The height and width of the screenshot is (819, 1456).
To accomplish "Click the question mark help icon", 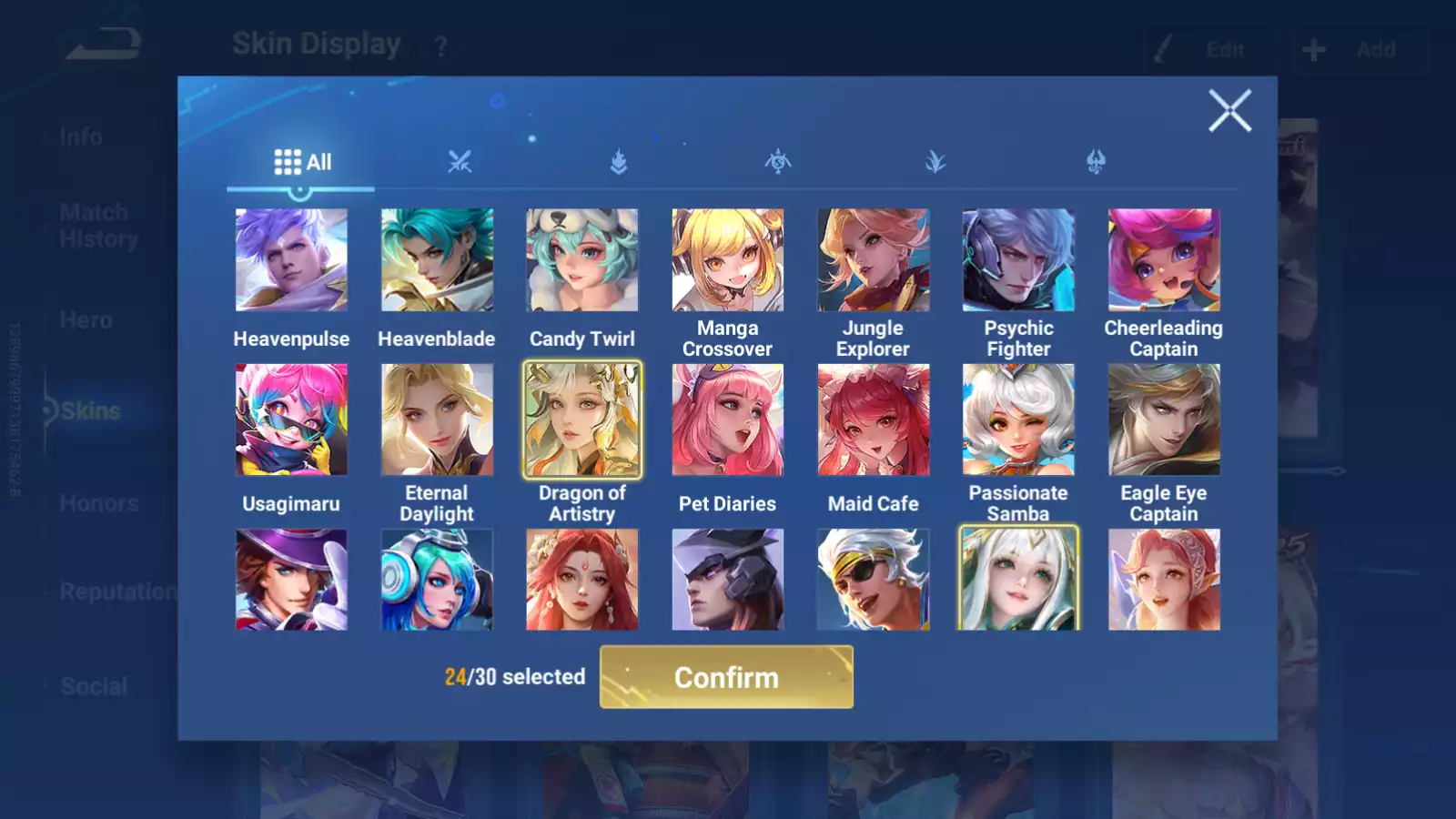I will (x=440, y=45).
